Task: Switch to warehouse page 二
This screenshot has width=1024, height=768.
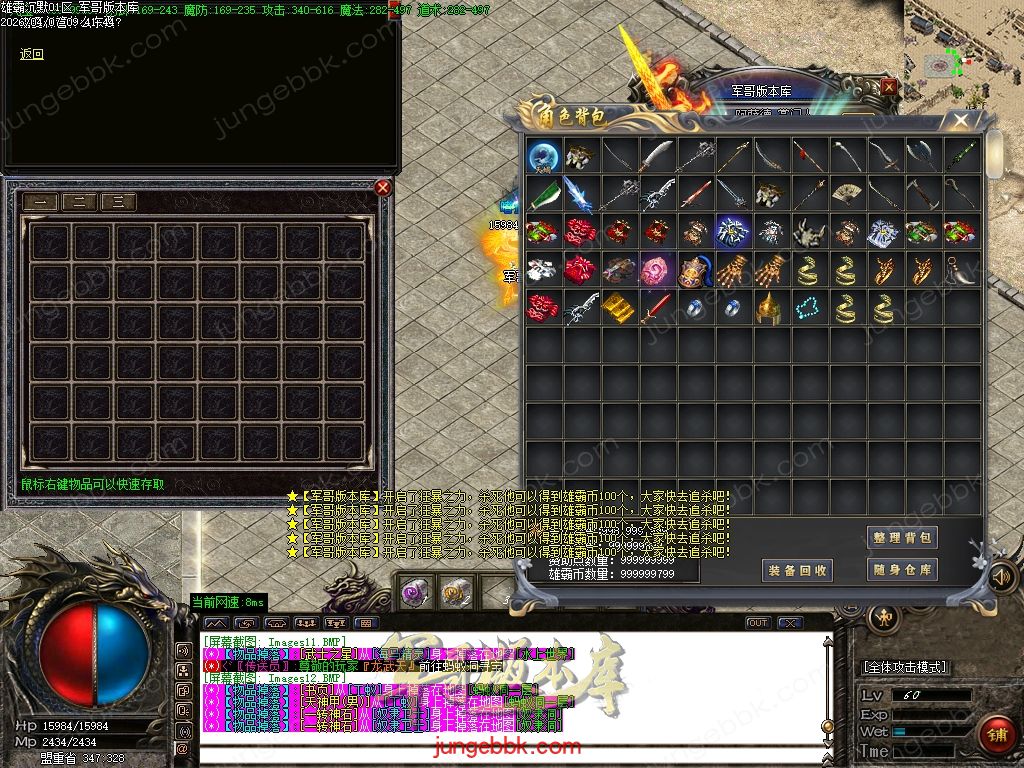Action: click(x=79, y=202)
